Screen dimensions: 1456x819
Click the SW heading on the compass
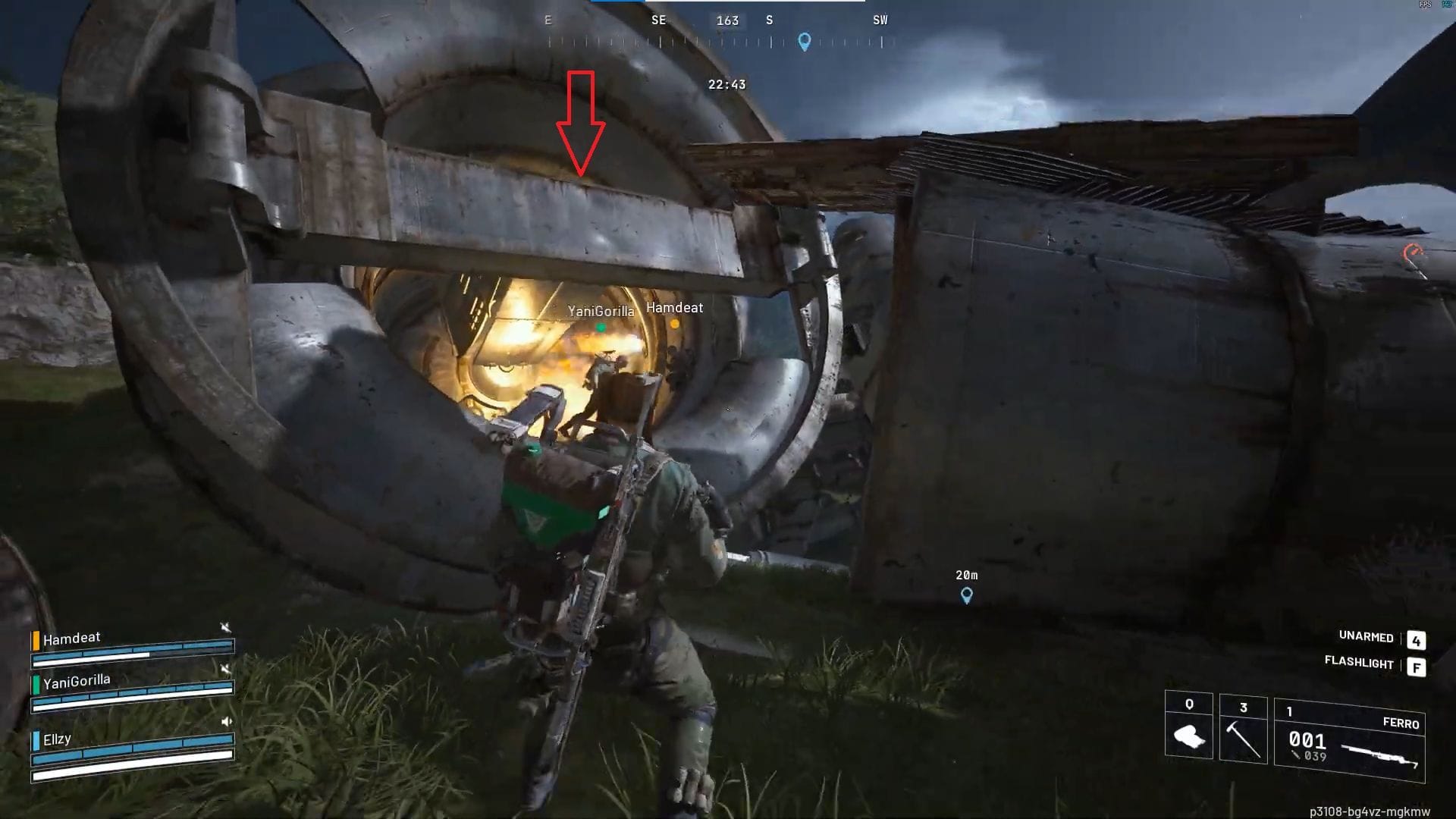(880, 20)
